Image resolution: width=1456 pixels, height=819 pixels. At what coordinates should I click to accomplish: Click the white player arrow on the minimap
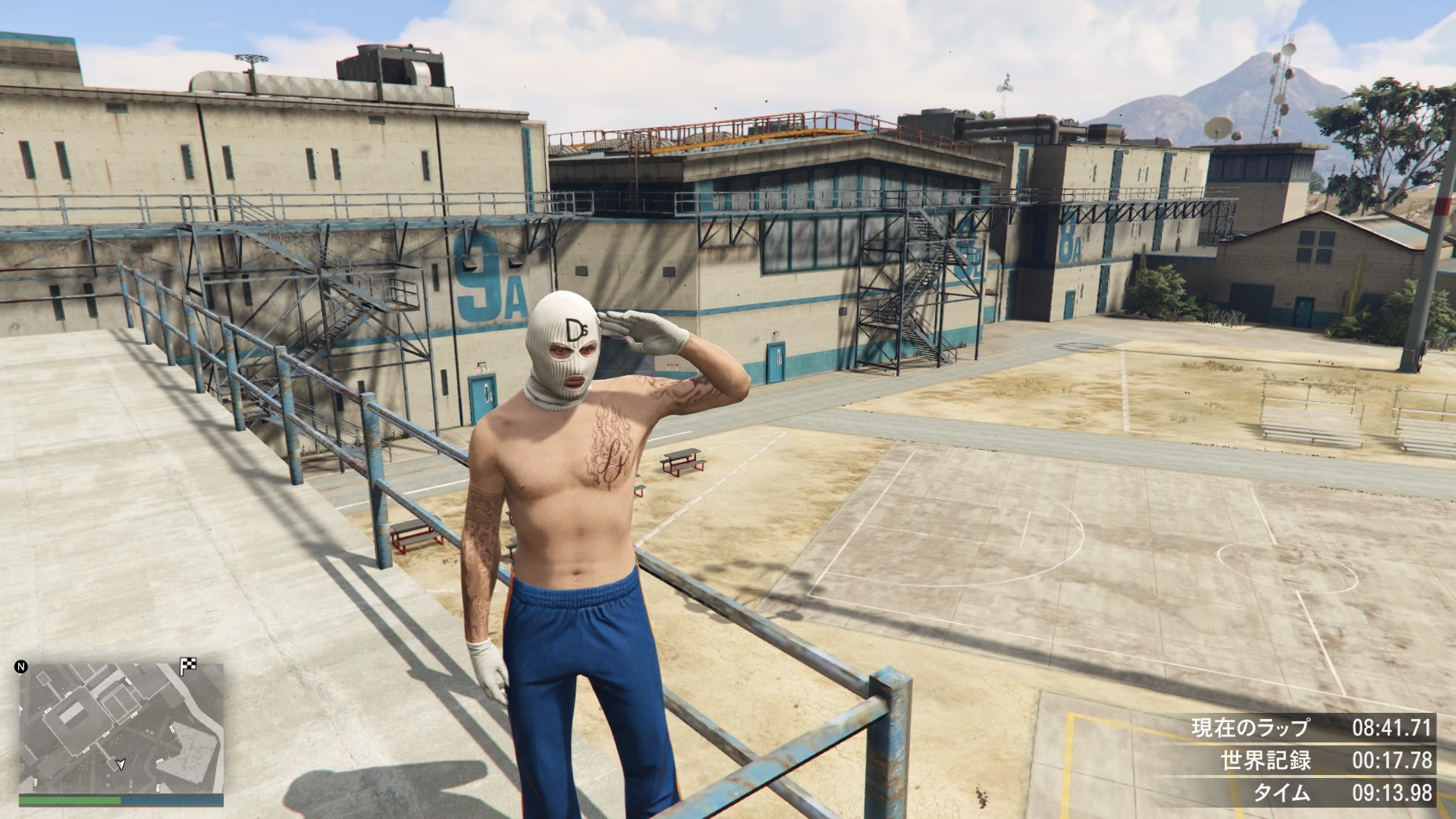click(x=120, y=764)
